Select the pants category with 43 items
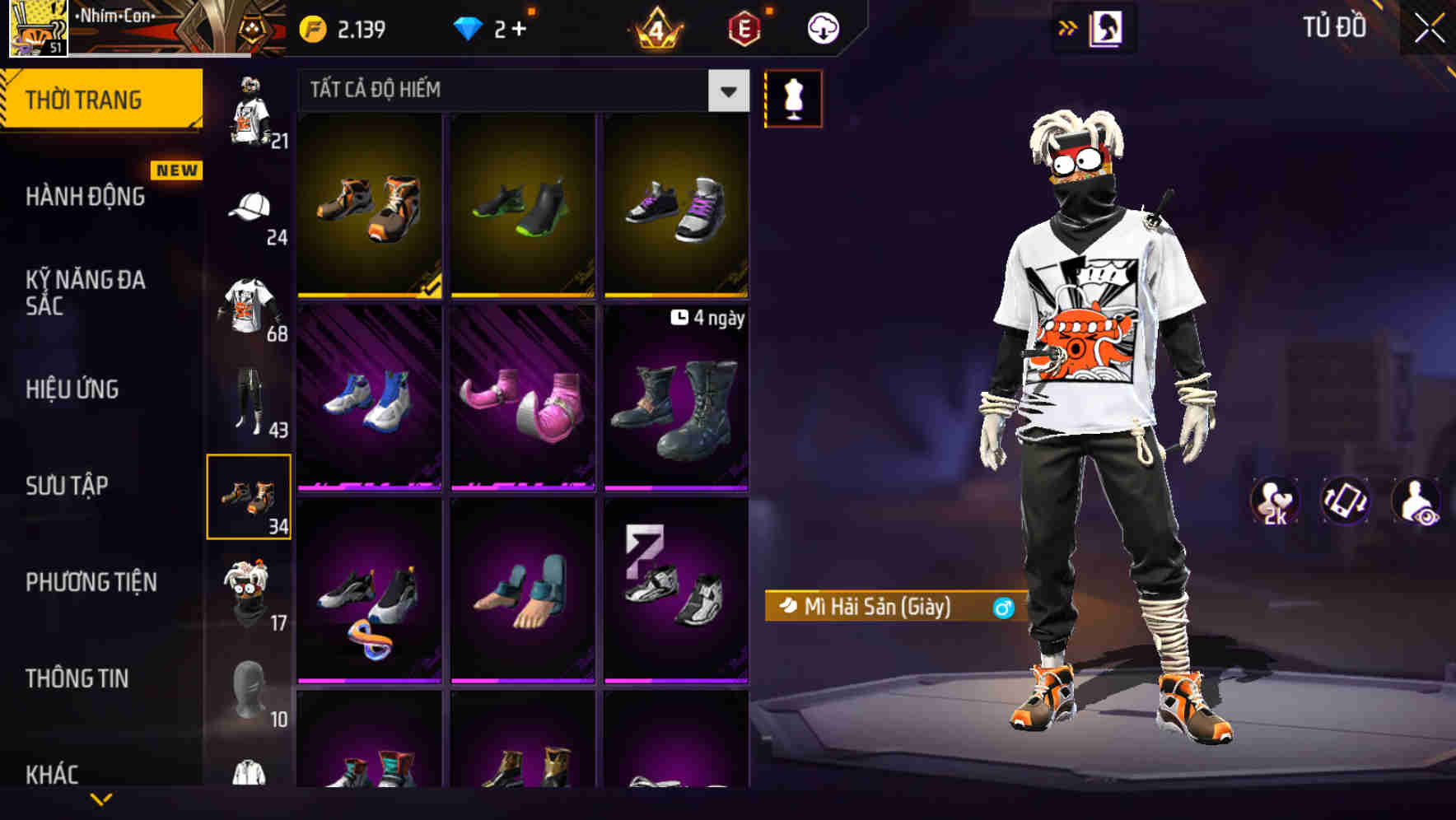 (250, 401)
